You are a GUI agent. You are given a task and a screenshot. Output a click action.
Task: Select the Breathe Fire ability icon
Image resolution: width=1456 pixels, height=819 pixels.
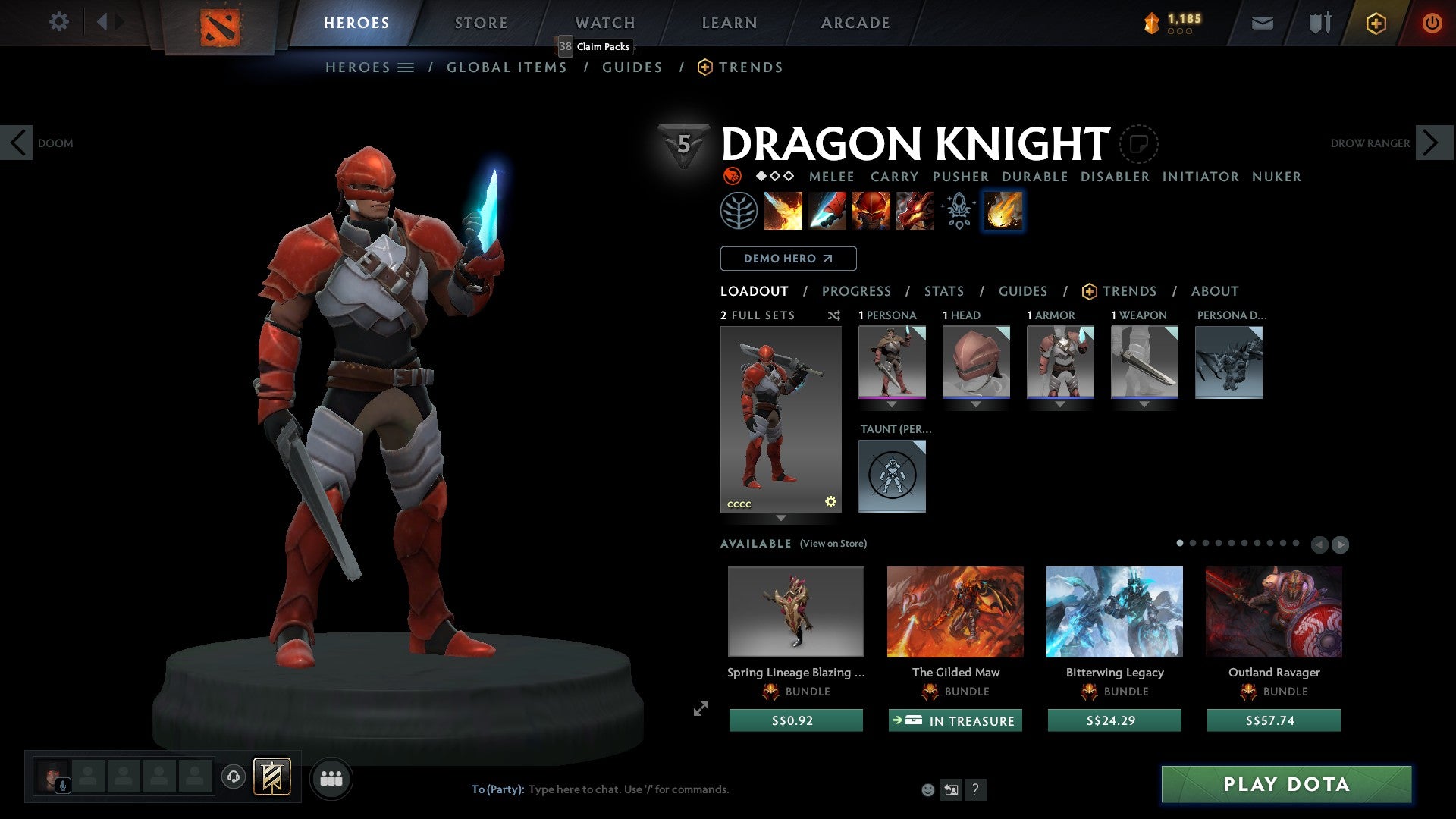pos(783,211)
